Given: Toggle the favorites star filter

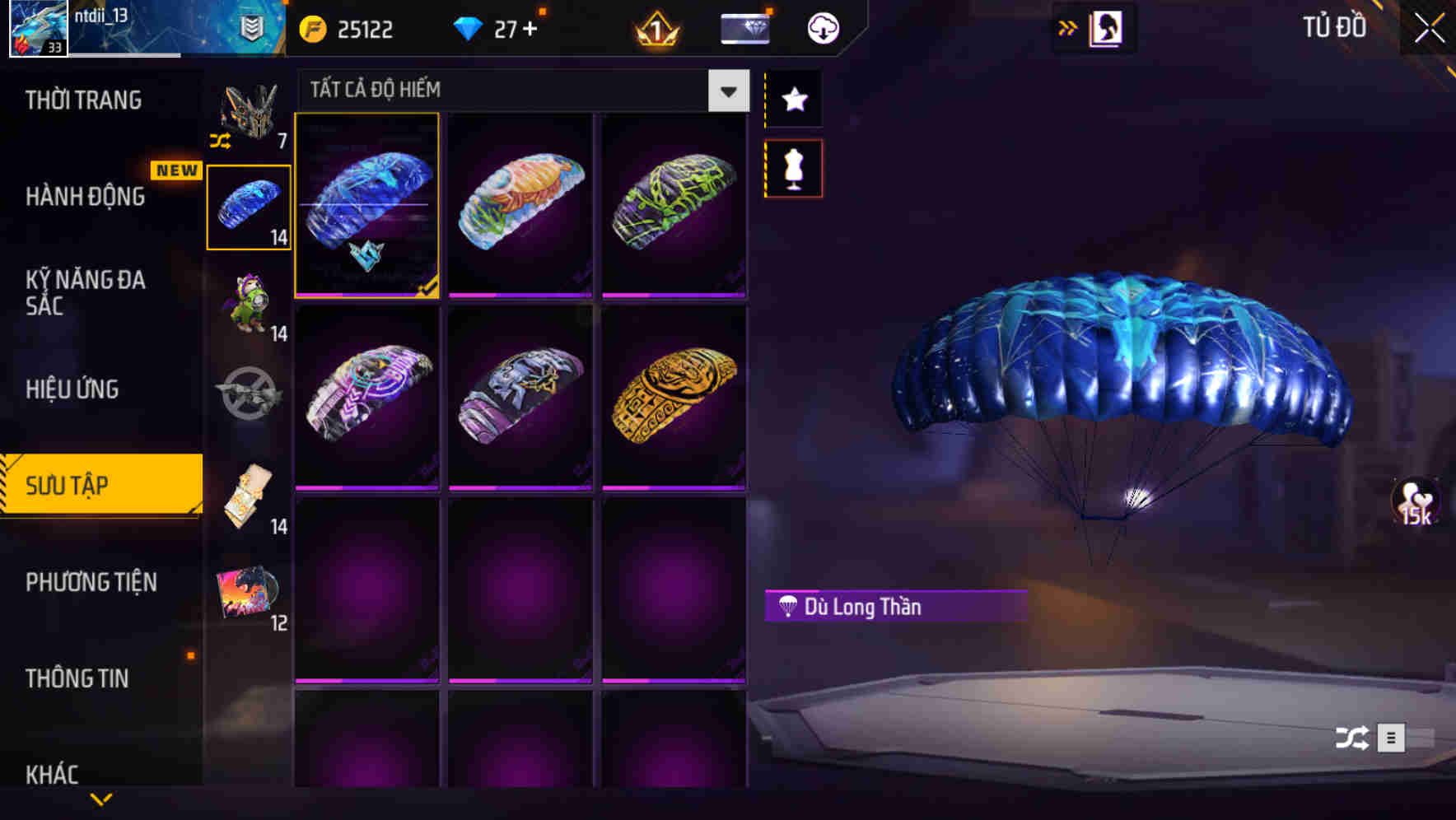Looking at the screenshot, I should 793,100.
